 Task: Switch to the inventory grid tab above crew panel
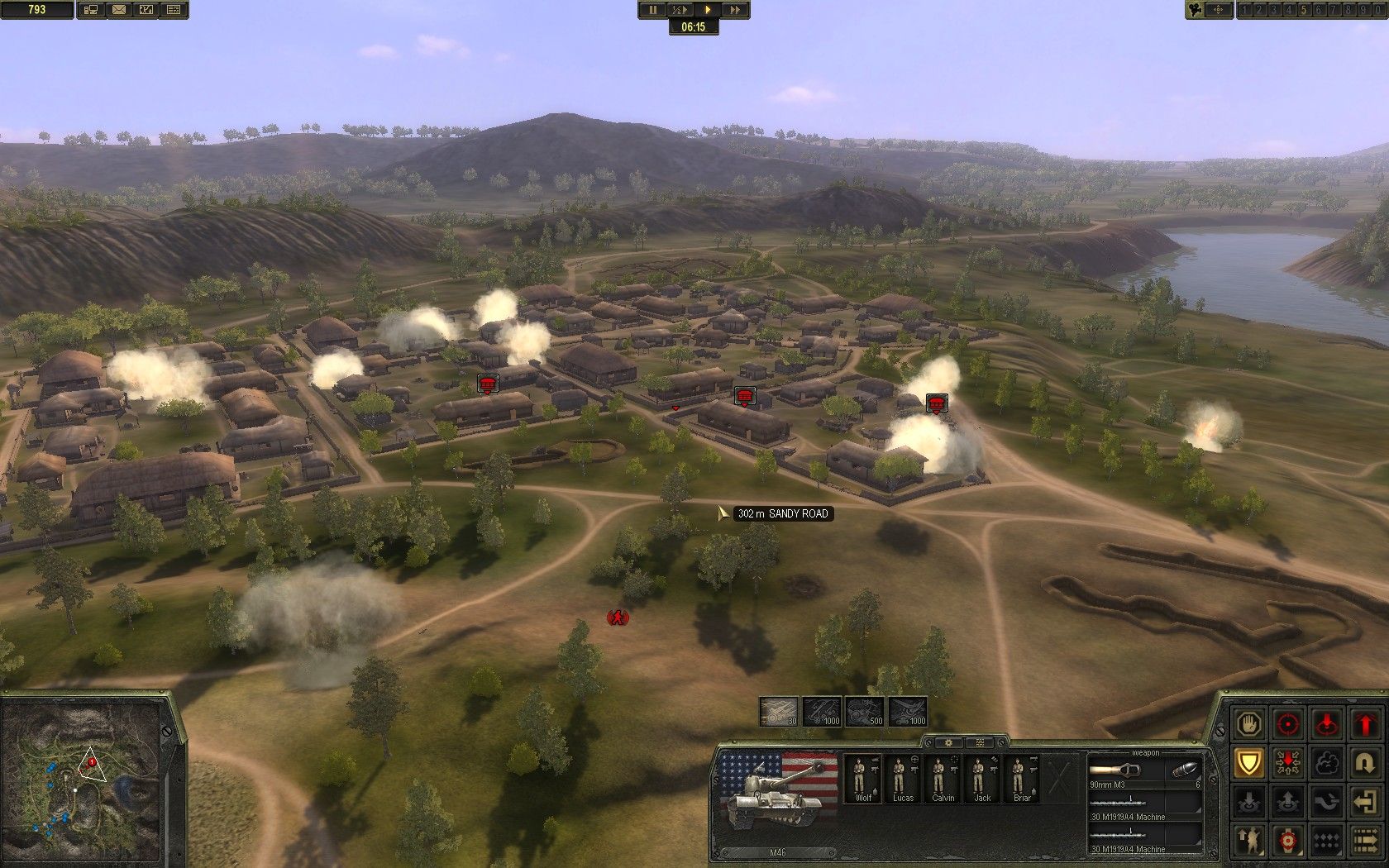point(979,742)
